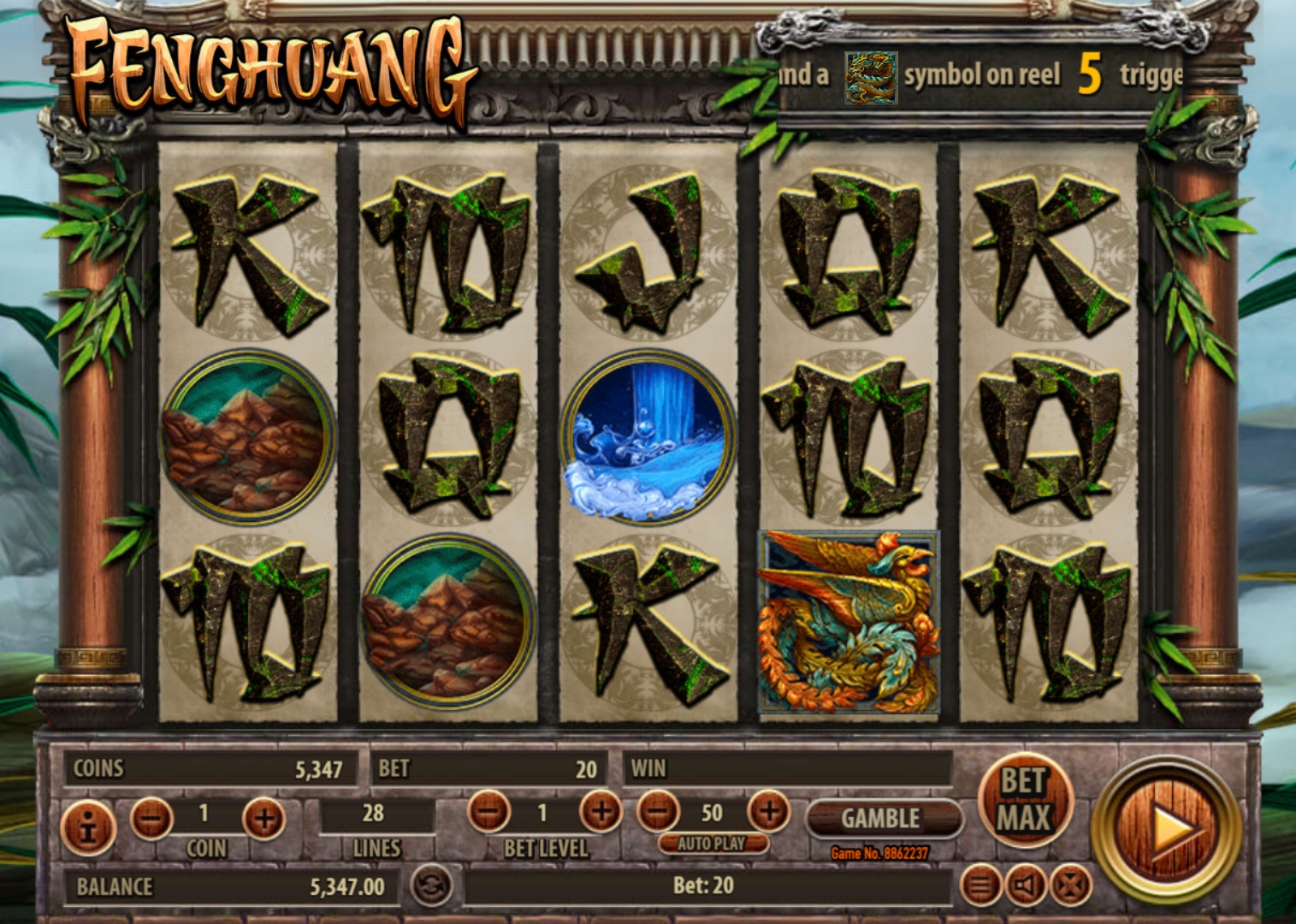Refresh the balance display

[432, 885]
